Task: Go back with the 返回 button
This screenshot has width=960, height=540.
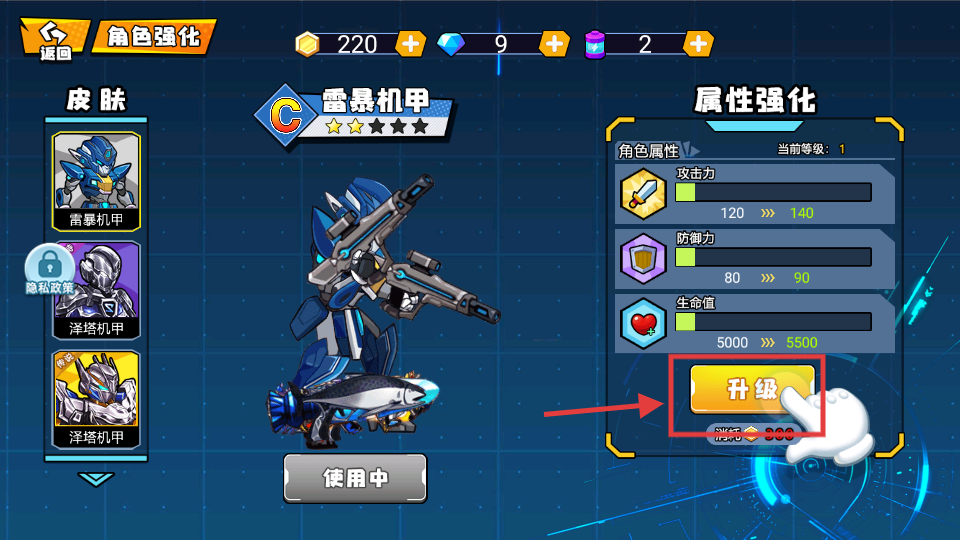Action: (56, 39)
